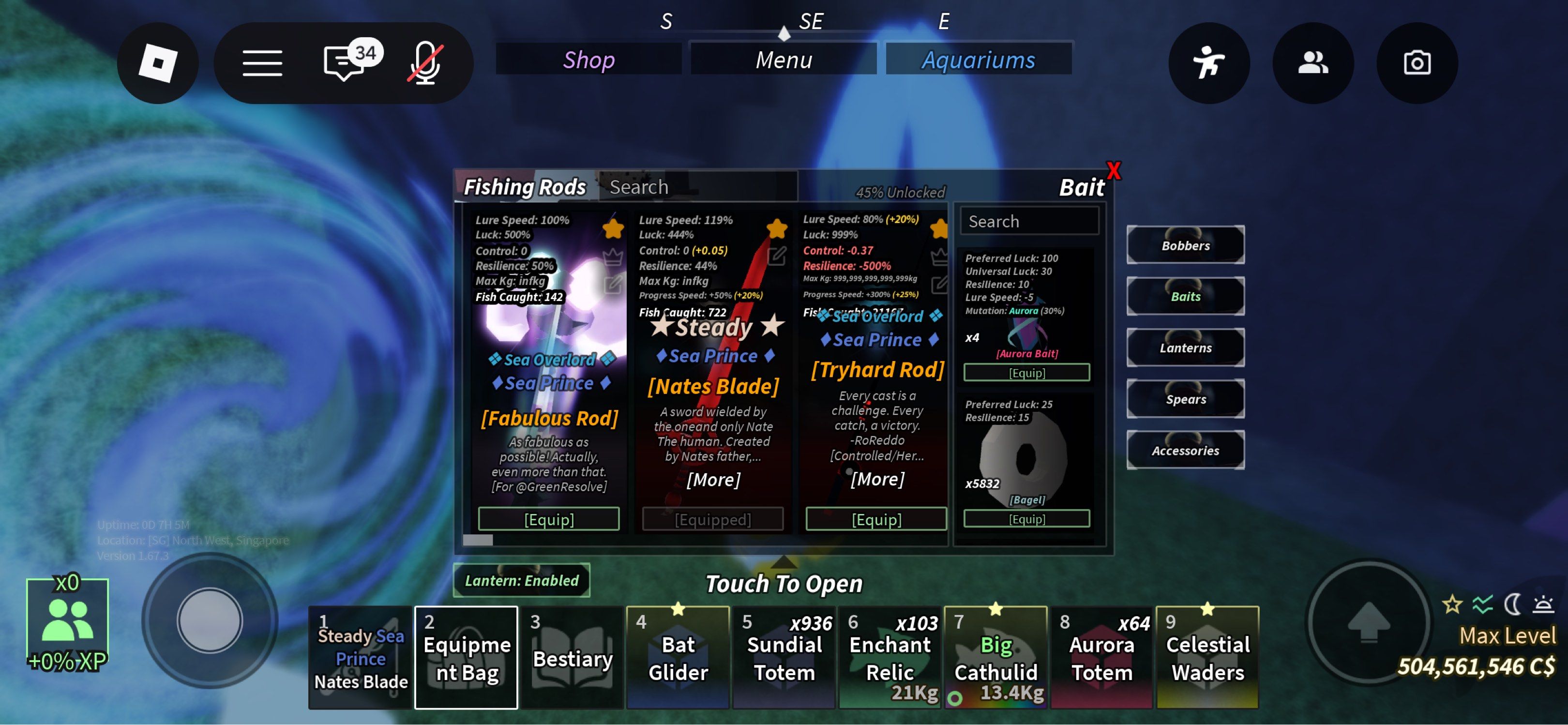
Task: Open the Aquariums panel
Action: click(x=978, y=60)
